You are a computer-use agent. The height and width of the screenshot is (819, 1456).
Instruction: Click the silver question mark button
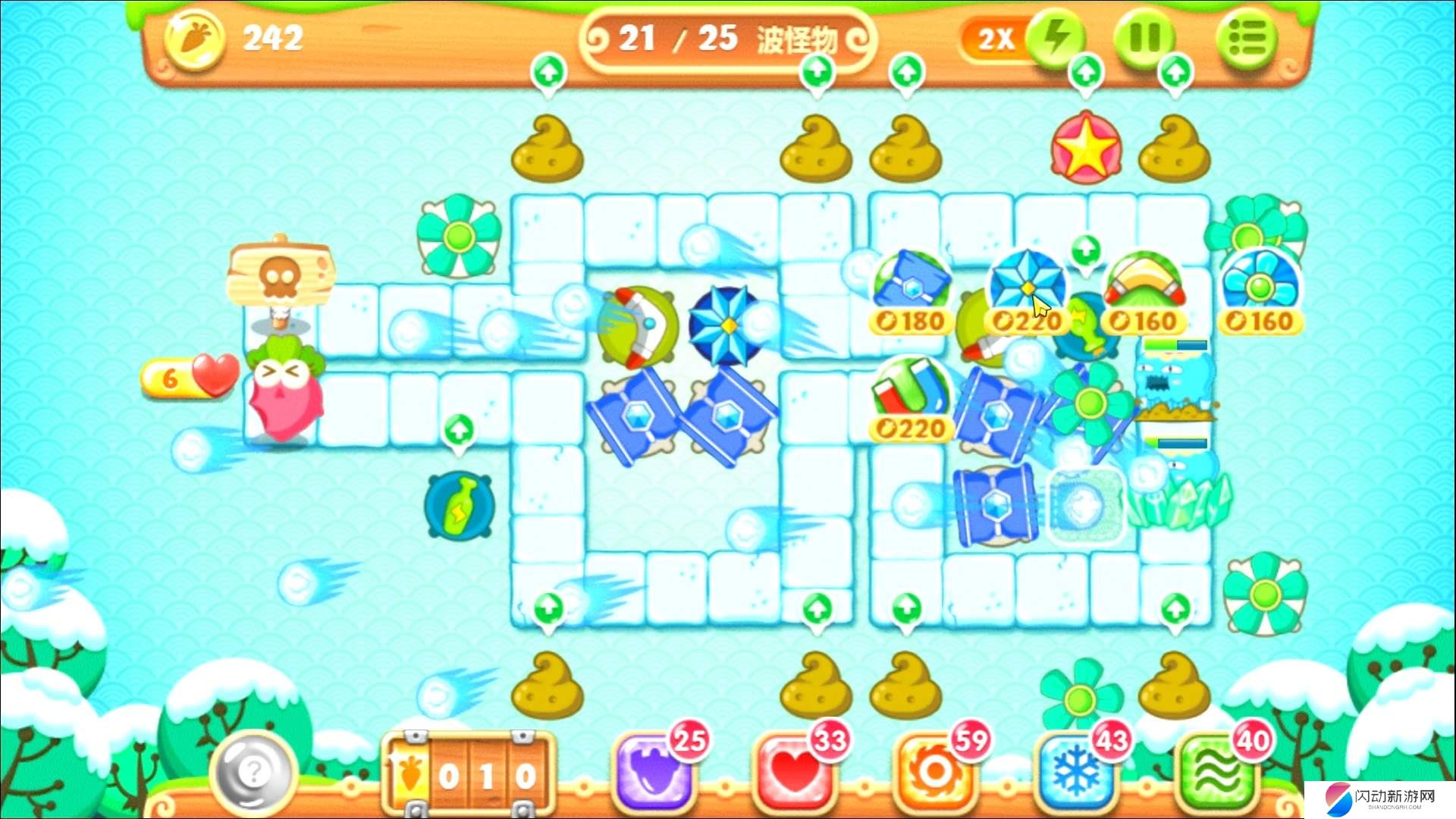pyautogui.click(x=254, y=773)
